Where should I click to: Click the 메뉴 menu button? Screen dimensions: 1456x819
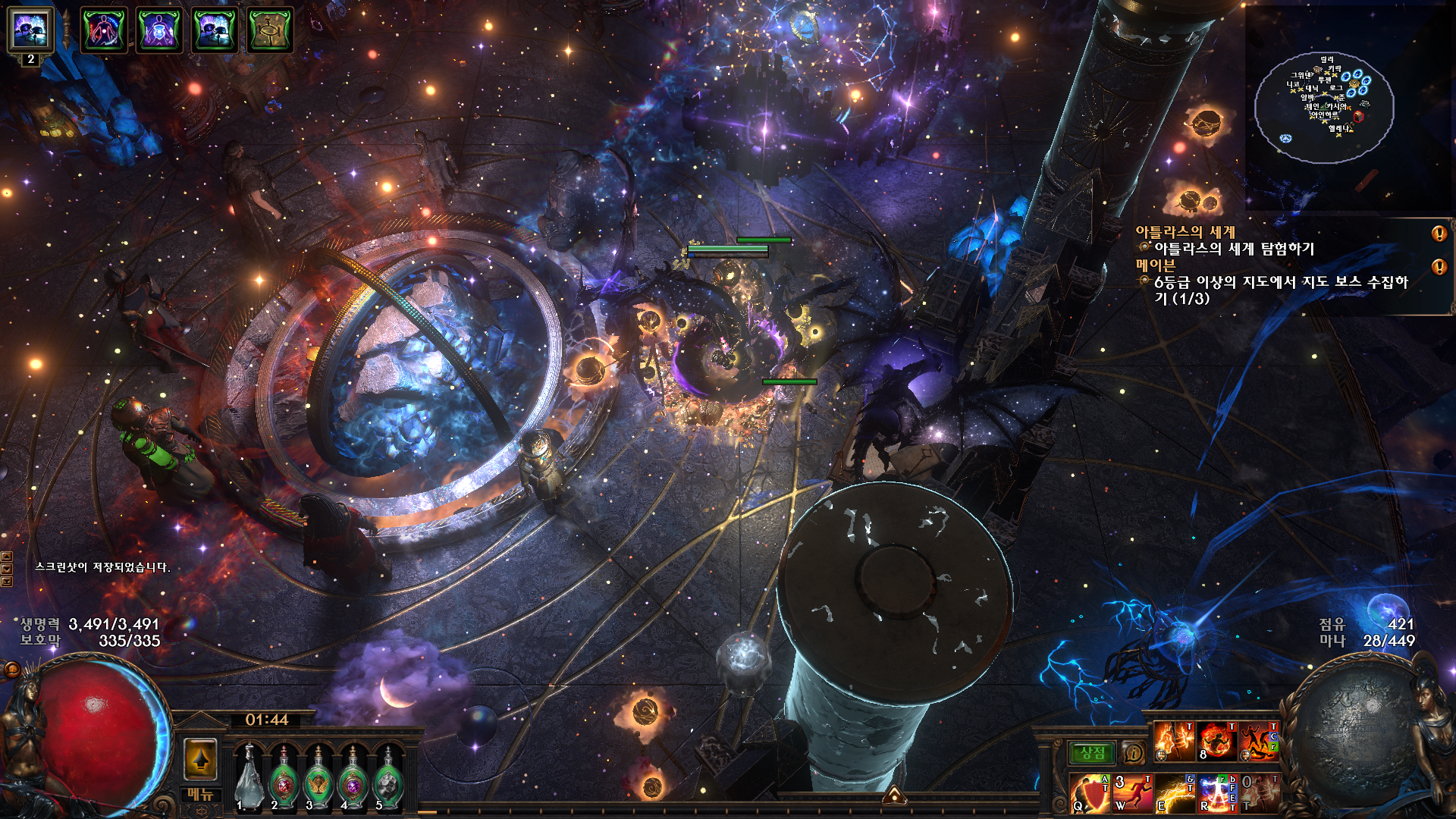click(x=201, y=795)
